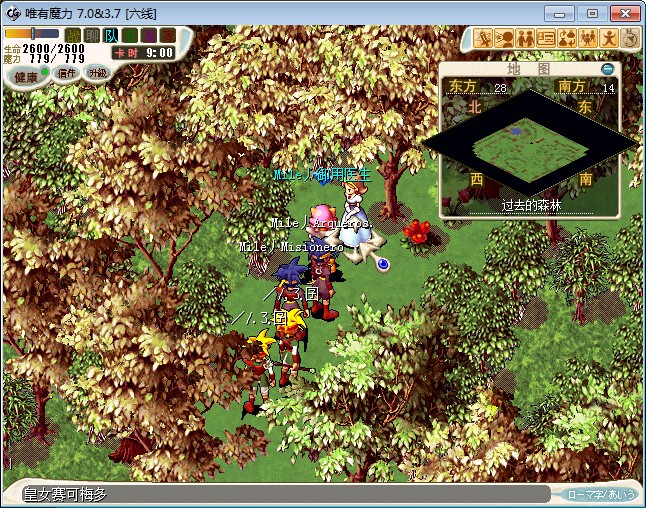Toggle the 家 family mode button

coord(166,36)
